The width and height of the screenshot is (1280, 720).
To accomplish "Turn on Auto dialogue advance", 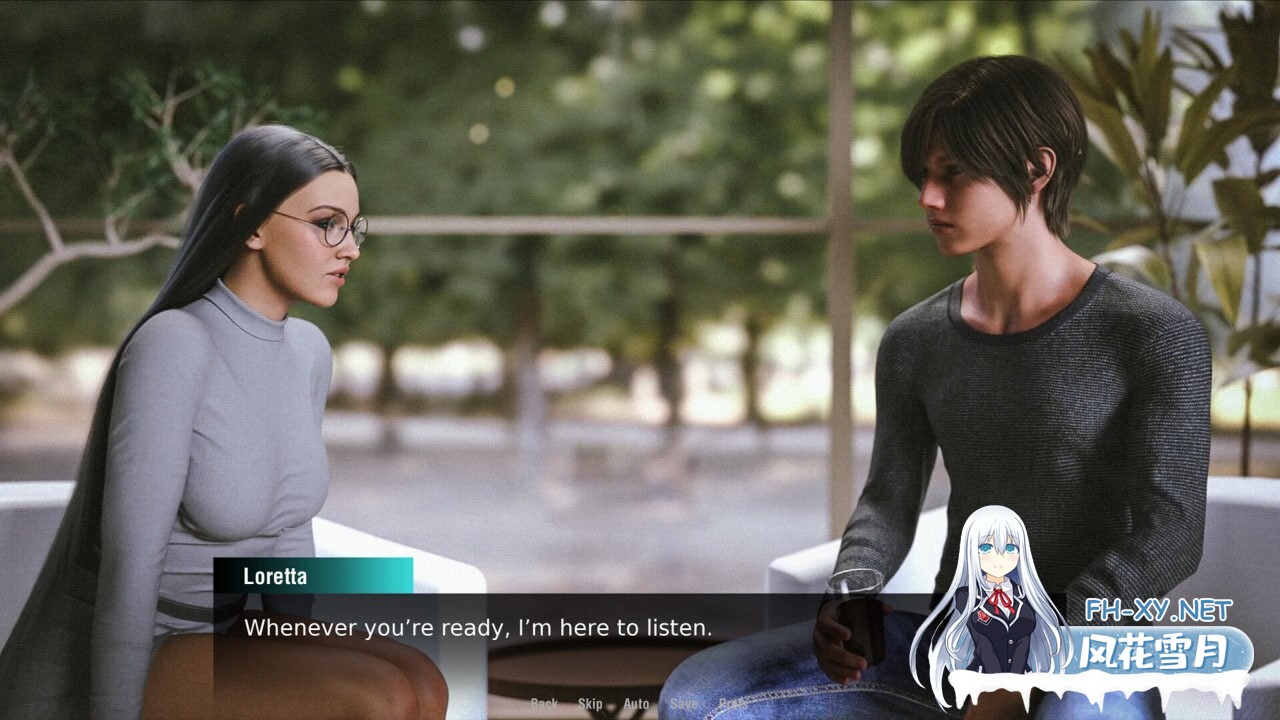I will pos(636,704).
